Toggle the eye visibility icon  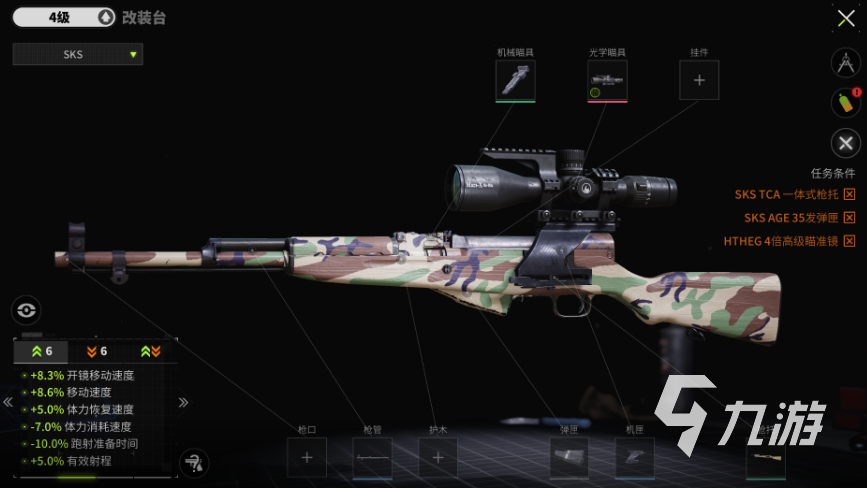point(26,310)
